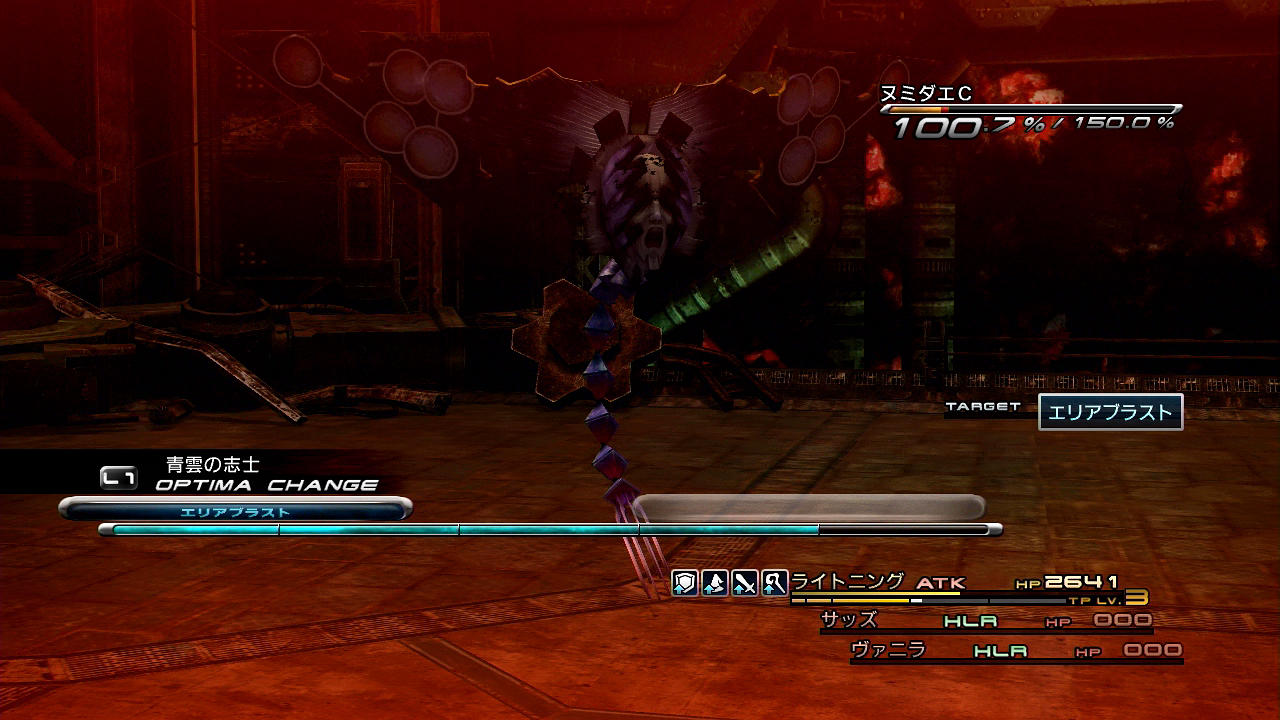This screenshot has width=1280, height=720.
Task: Check the staff magic buff icon
Action: pyautogui.click(x=774, y=583)
